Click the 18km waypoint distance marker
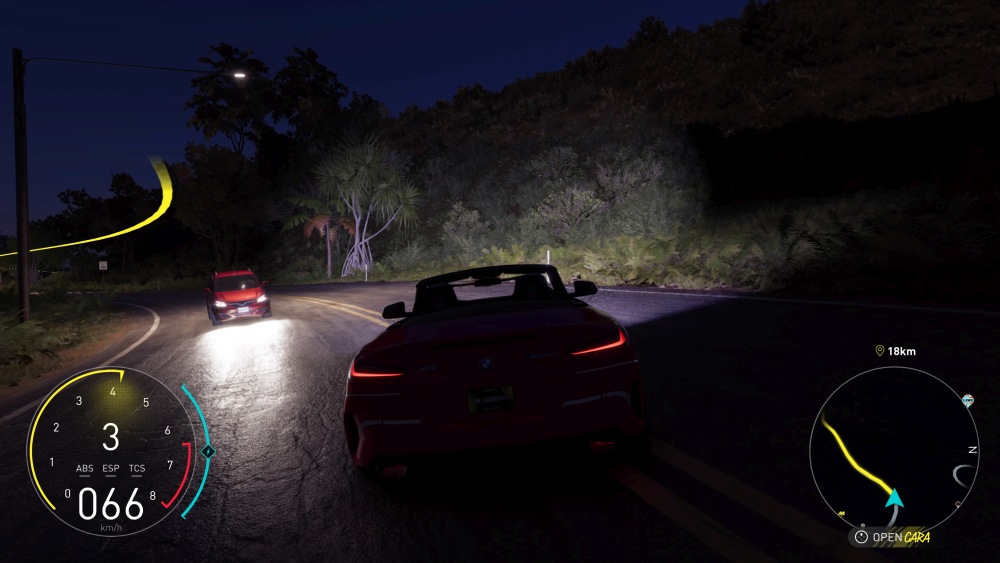 896,351
